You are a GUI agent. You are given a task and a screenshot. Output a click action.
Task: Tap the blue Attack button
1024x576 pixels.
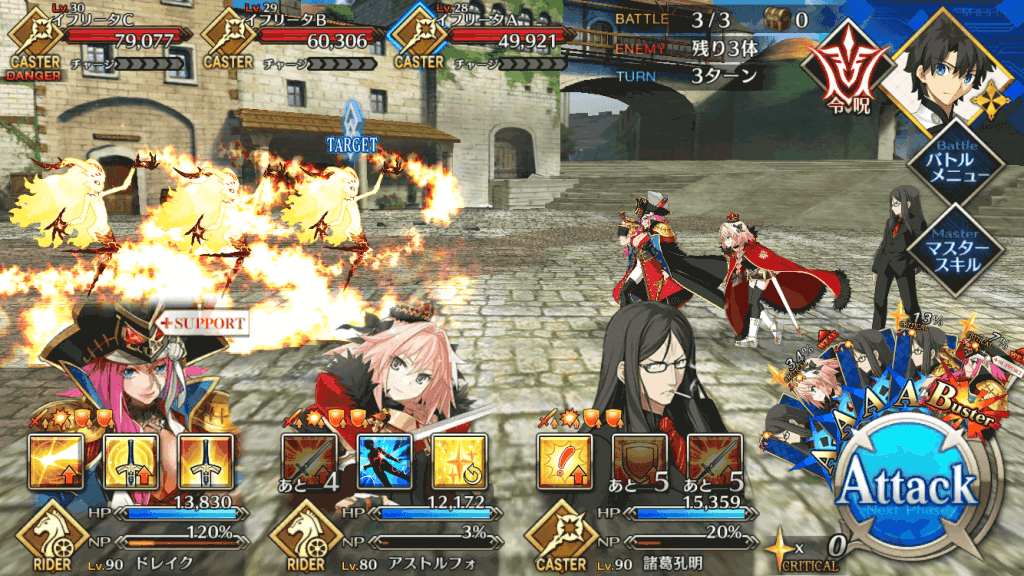point(906,486)
